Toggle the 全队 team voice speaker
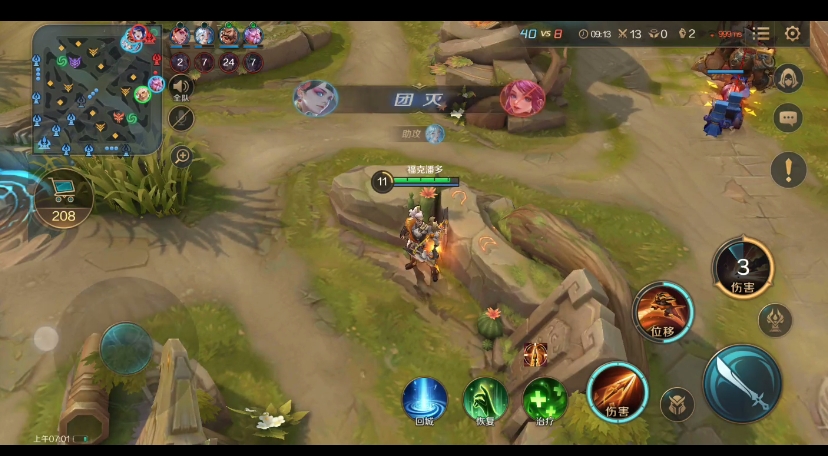The width and height of the screenshot is (828, 456). 181,87
